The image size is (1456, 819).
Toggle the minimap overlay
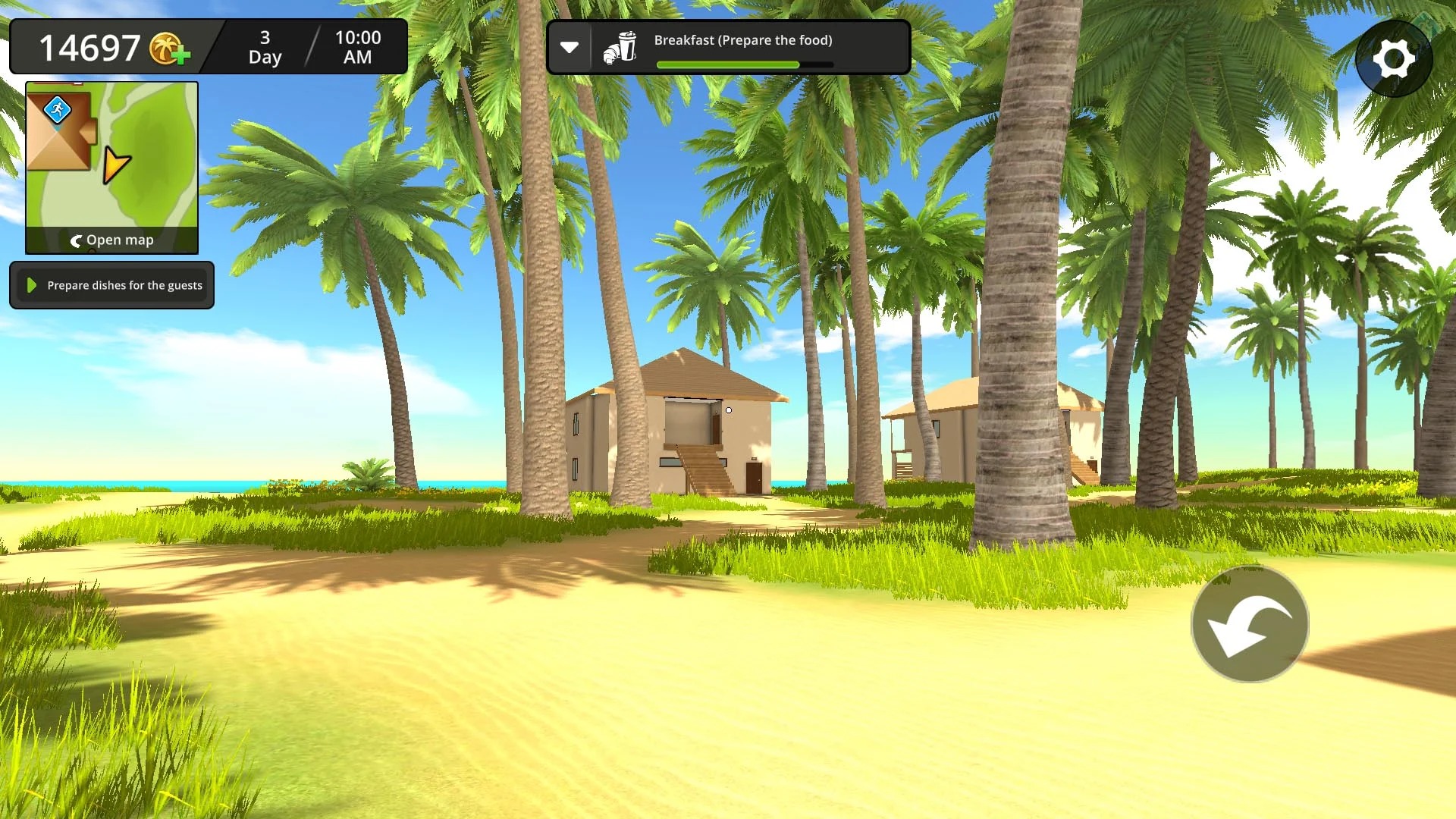tap(111, 159)
